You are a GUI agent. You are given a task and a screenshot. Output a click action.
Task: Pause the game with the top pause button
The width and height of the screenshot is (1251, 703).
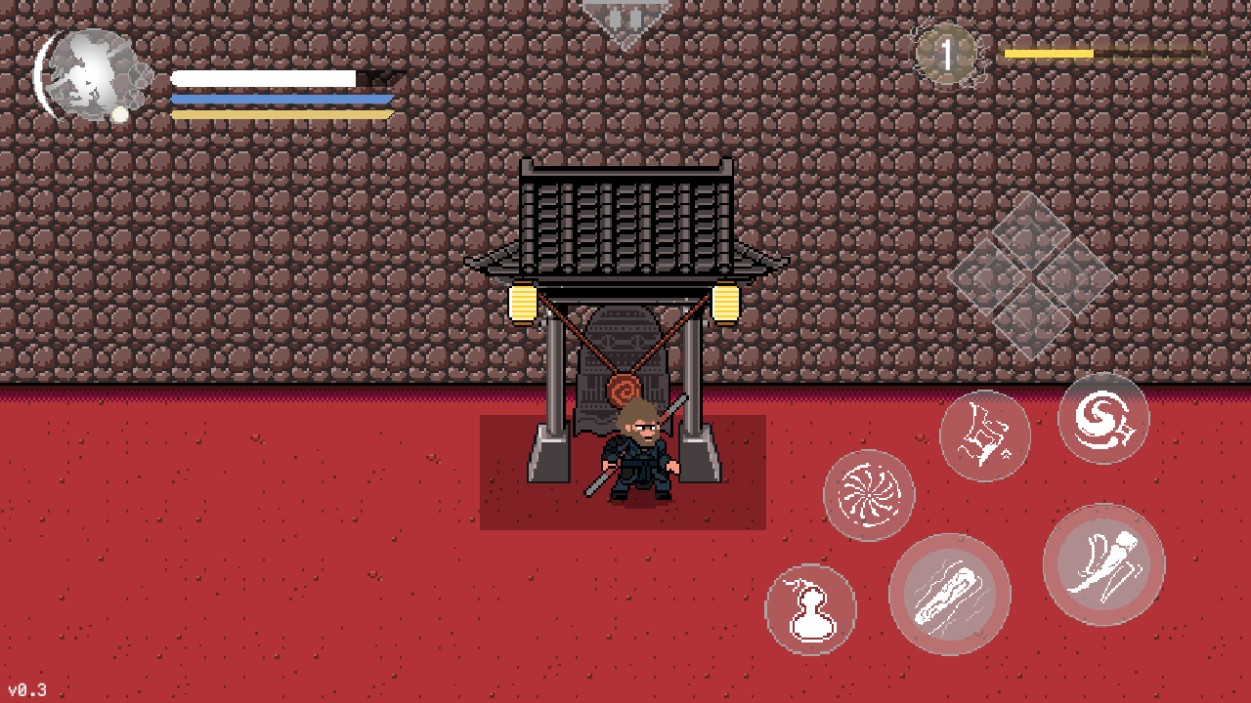point(626,19)
